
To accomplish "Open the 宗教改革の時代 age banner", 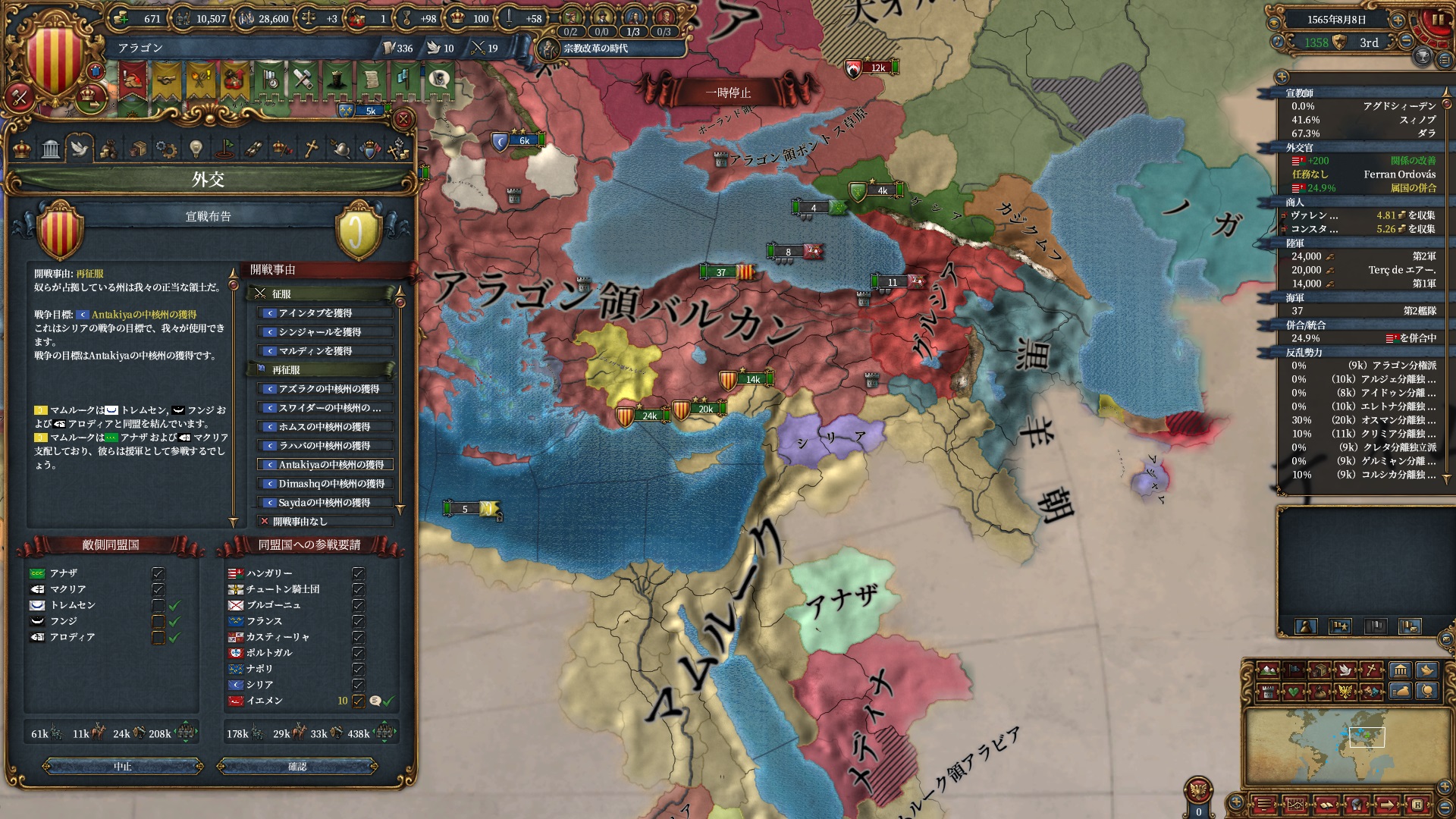I will click(595, 49).
